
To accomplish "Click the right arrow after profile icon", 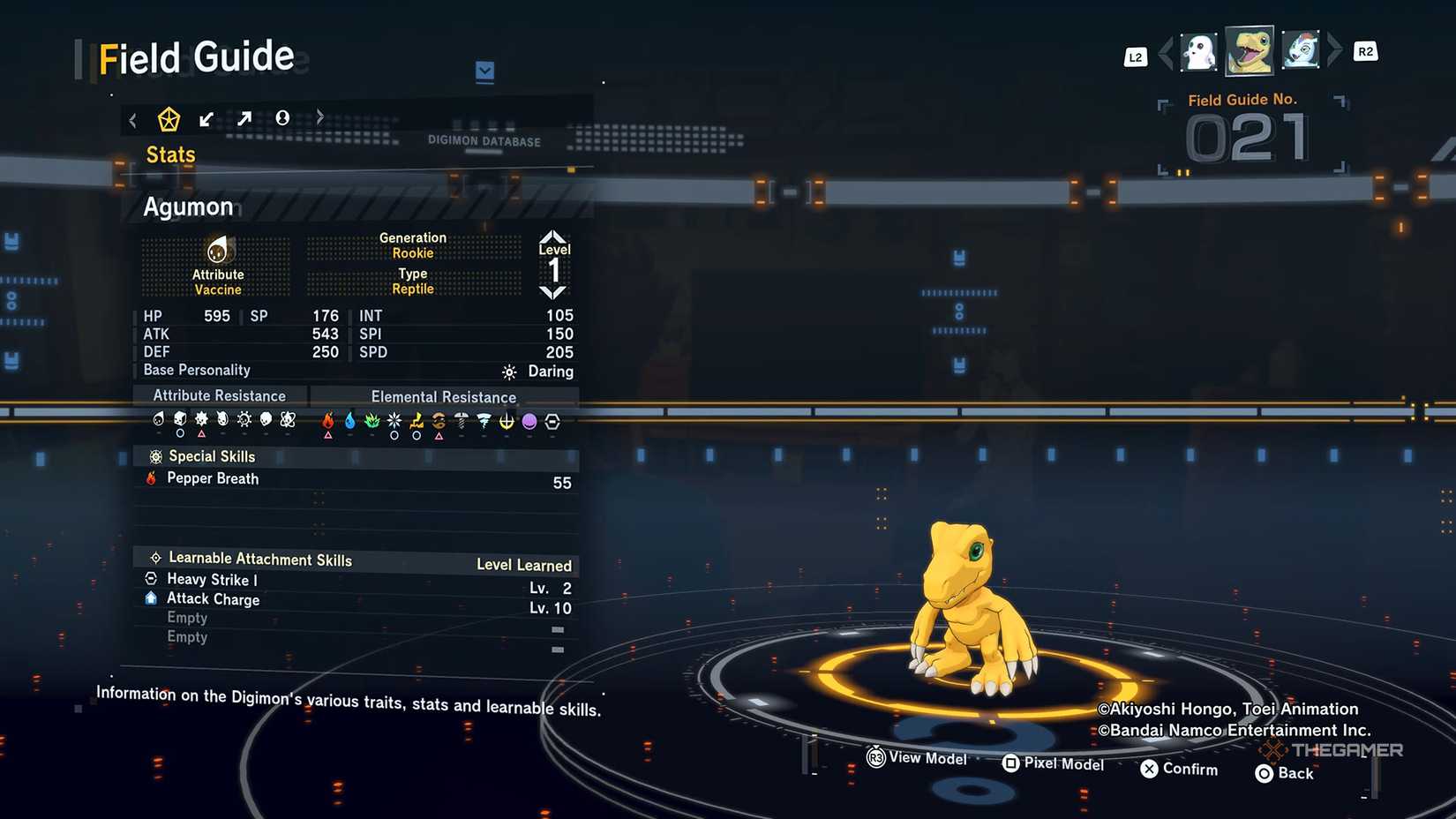I will pos(319,116).
